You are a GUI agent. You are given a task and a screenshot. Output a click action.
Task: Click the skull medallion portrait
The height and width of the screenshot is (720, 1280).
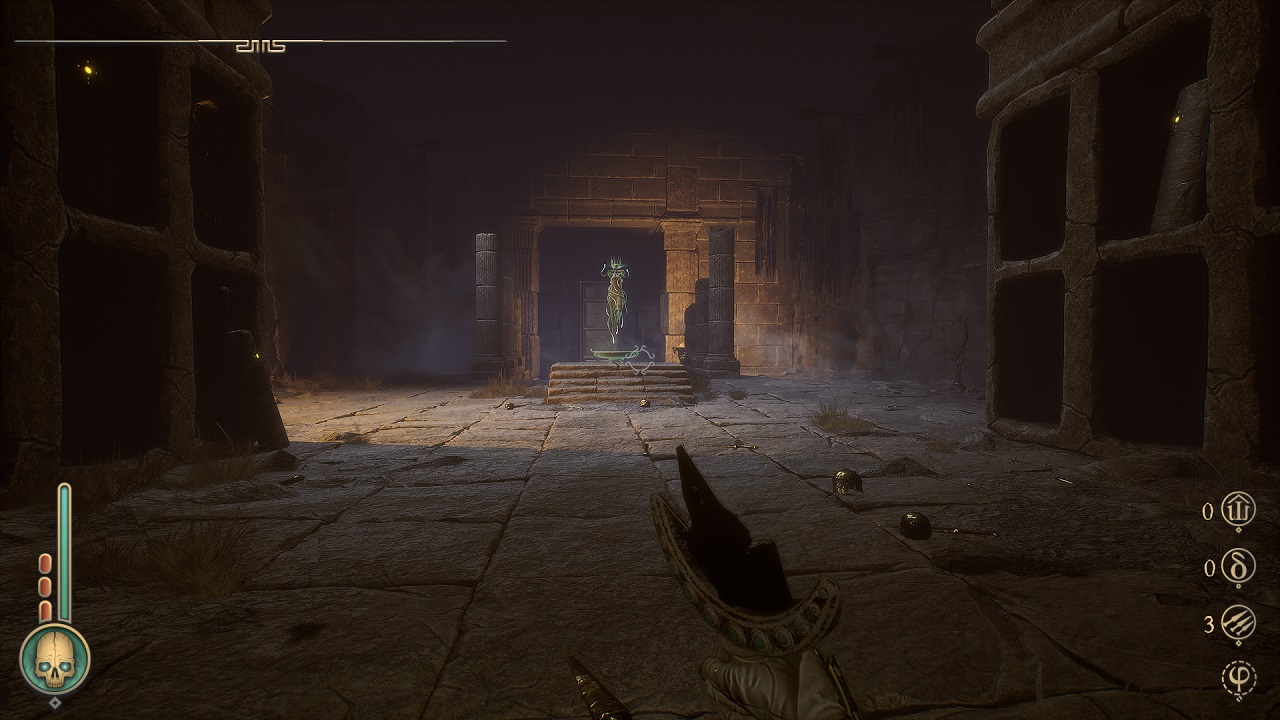click(x=55, y=660)
